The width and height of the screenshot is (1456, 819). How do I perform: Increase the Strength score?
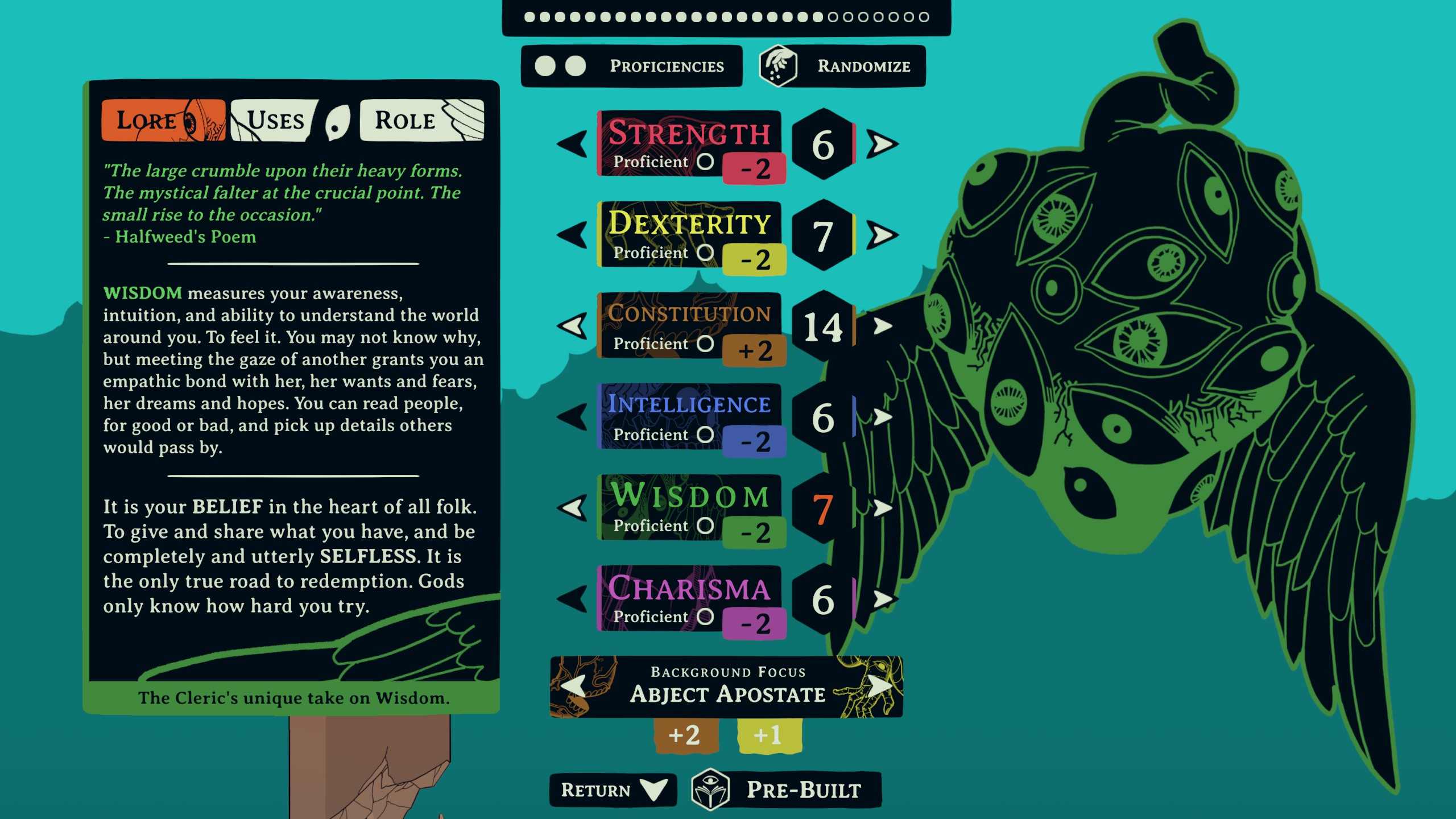[x=882, y=144]
